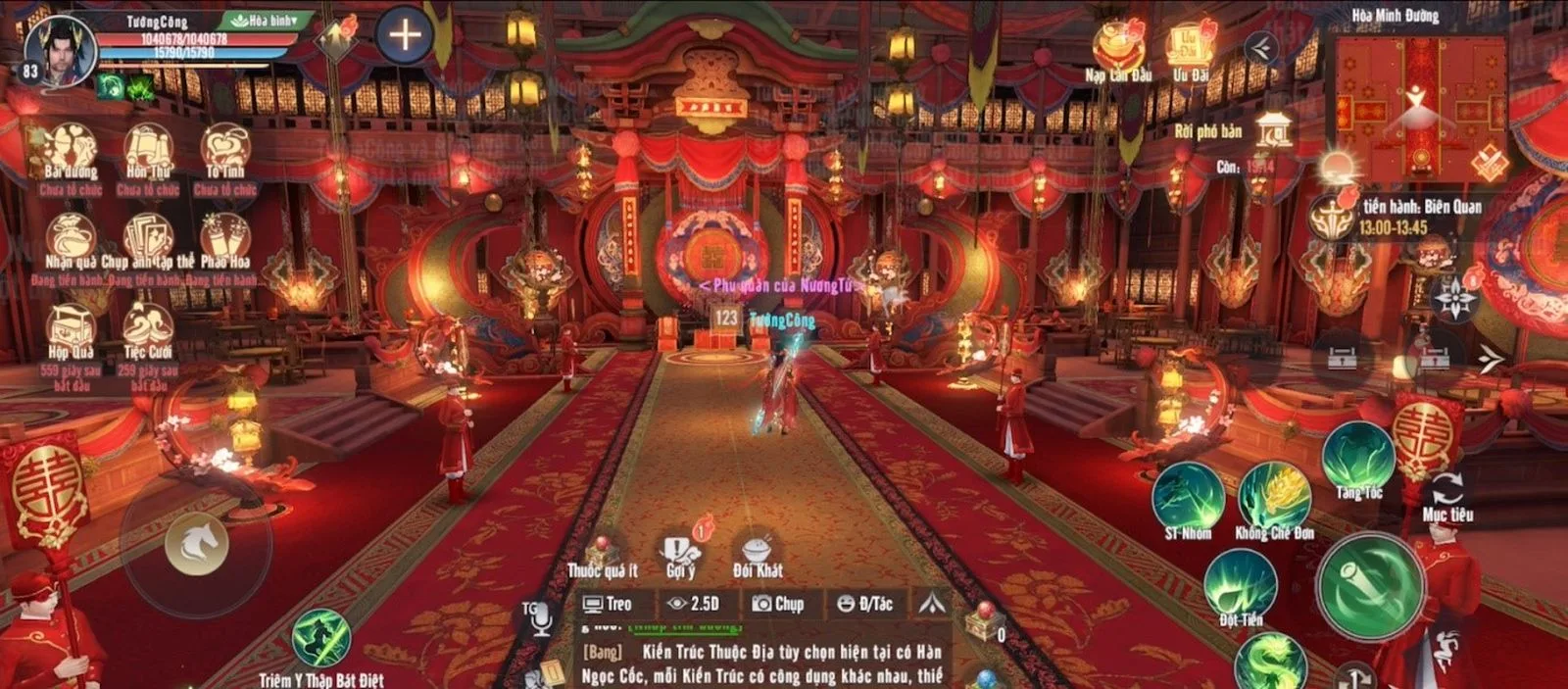Select the Hôn Thư marriage letter icon

click(148, 151)
